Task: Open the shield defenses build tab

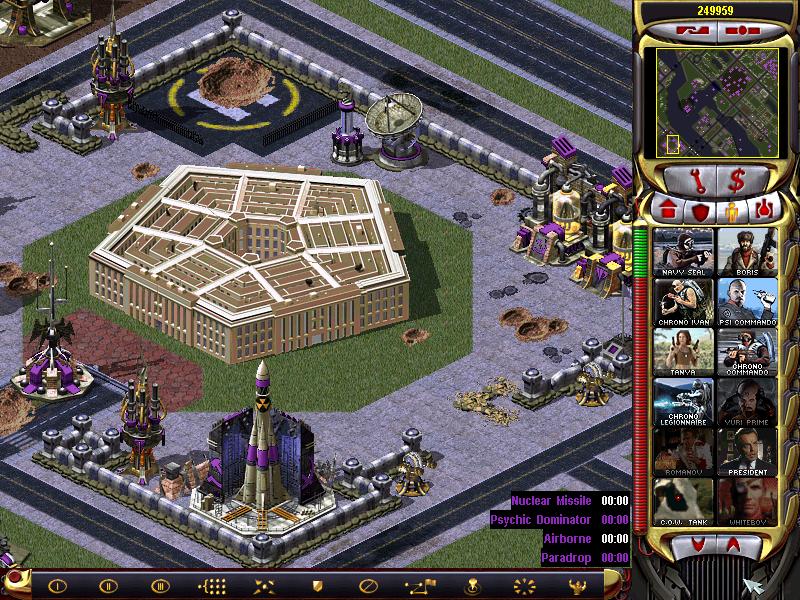Action: pyautogui.click(x=701, y=210)
